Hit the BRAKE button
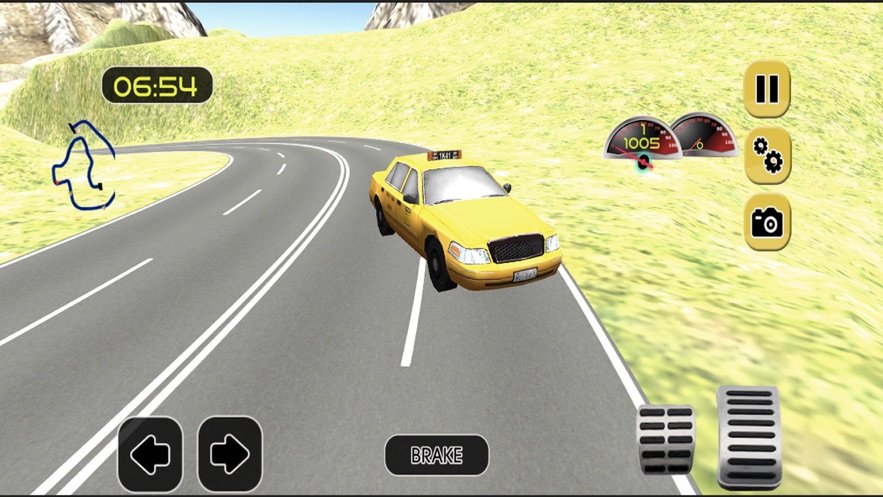The width and height of the screenshot is (883, 497). (437, 455)
